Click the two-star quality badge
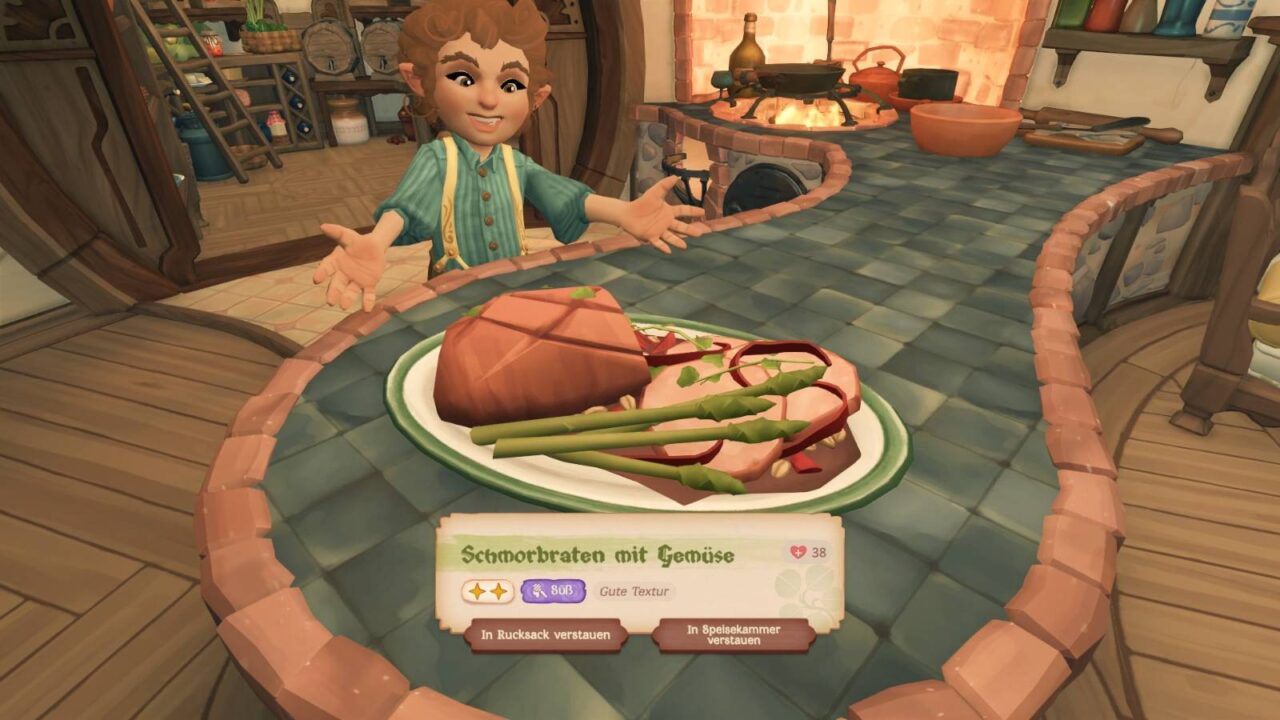 pos(487,591)
